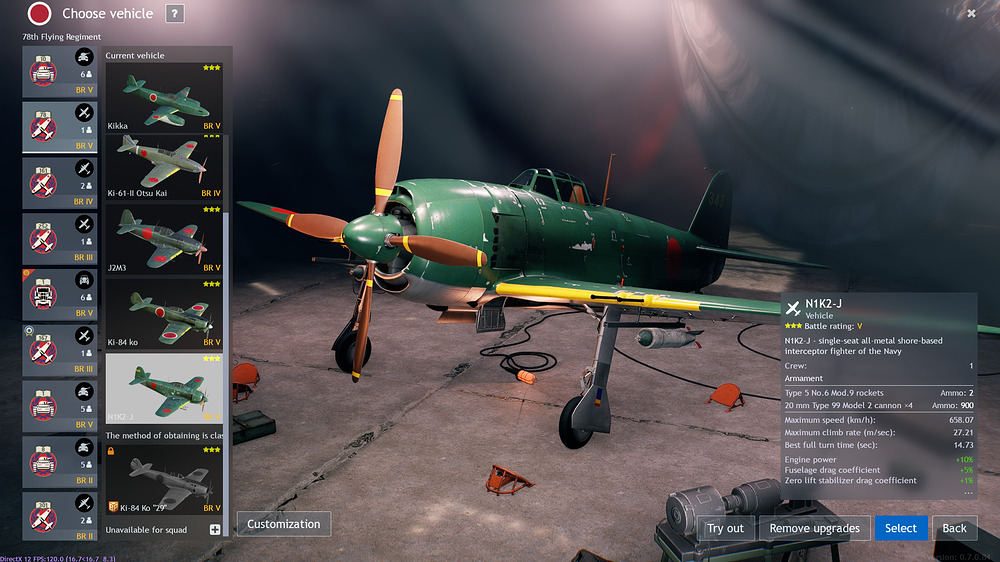Select the Kikka jet vehicle card
The height and width of the screenshot is (562, 1000).
point(164,98)
